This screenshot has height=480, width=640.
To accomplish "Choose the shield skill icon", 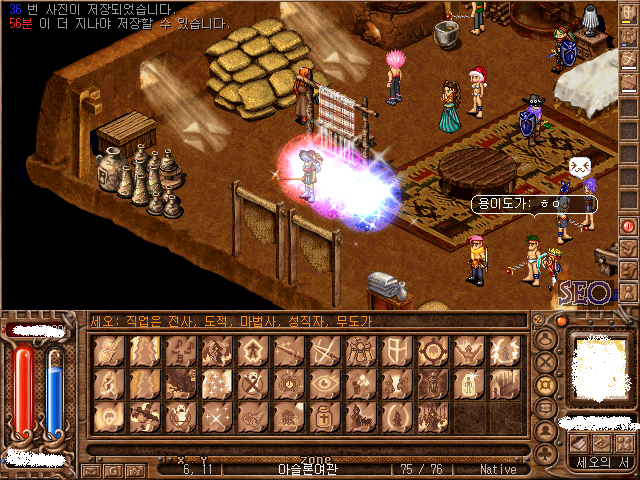I will pos(394,351).
